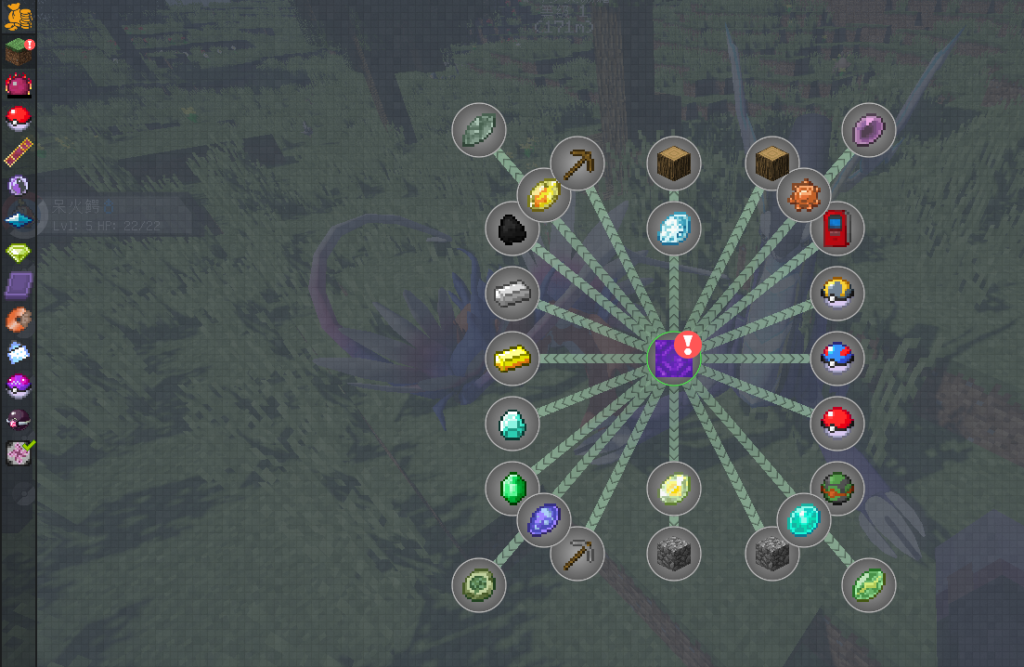Screen dimensions: 1024x667
Task: Select the gold ingot quest node
Action: 512,358
